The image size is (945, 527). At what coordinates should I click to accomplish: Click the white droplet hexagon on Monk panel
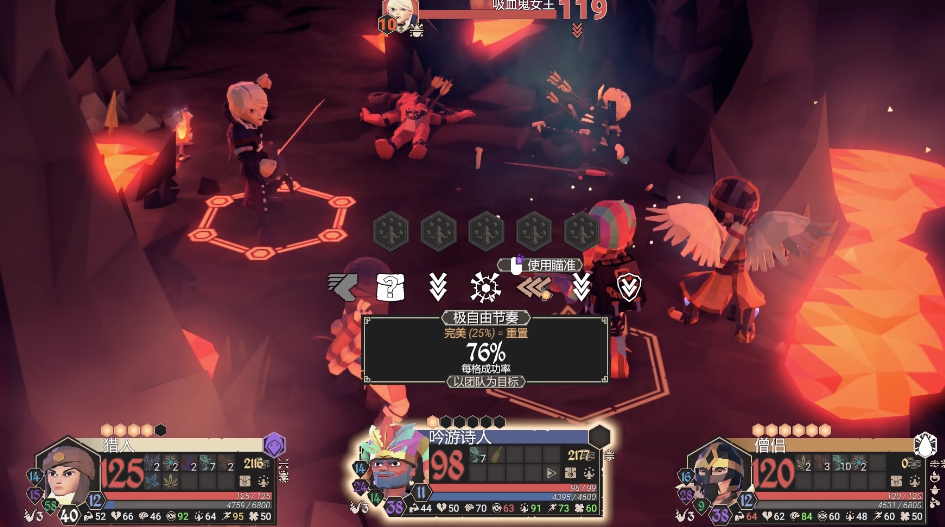point(926,444)
